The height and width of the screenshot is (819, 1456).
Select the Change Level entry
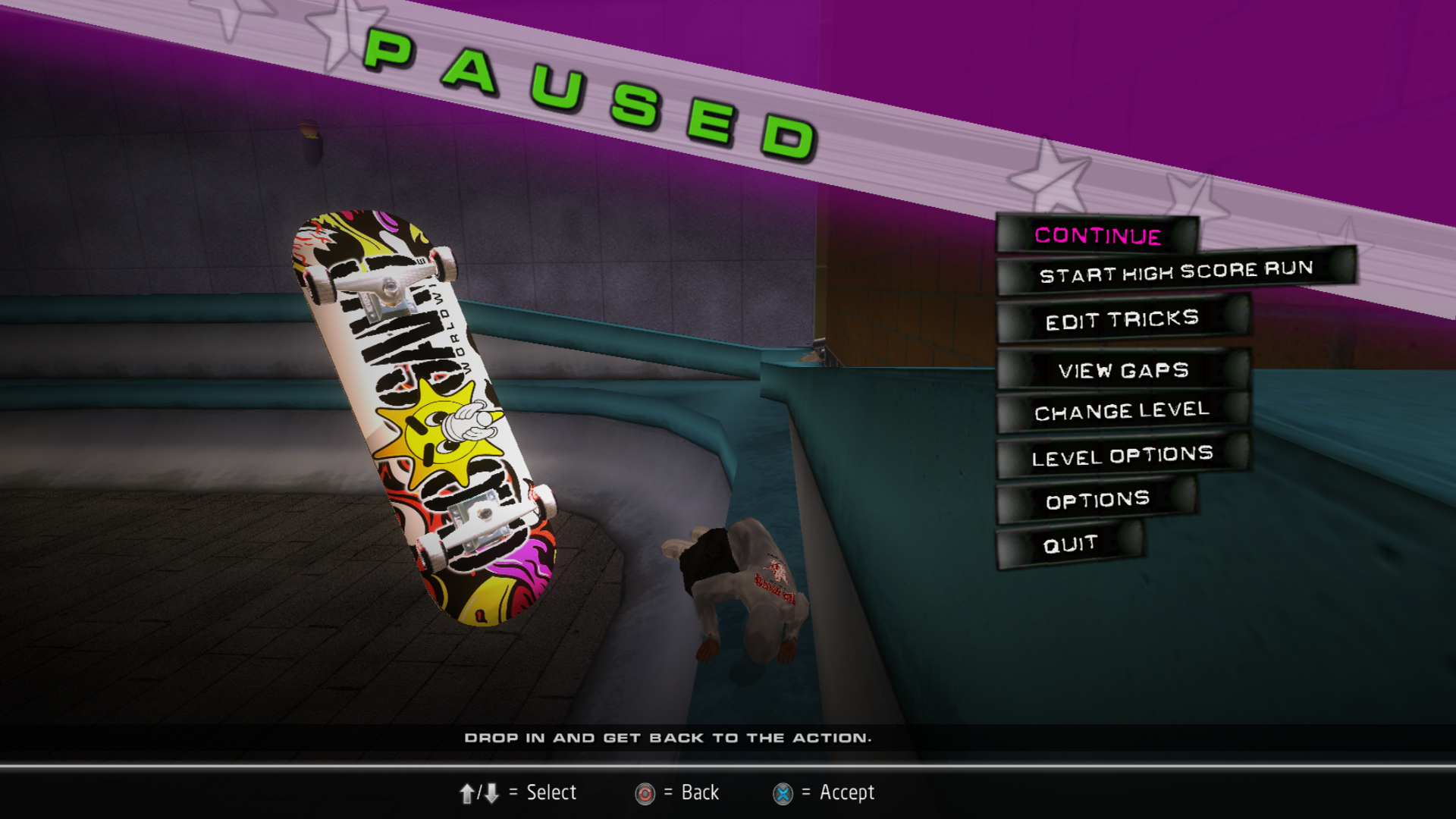pos(1122,412)
